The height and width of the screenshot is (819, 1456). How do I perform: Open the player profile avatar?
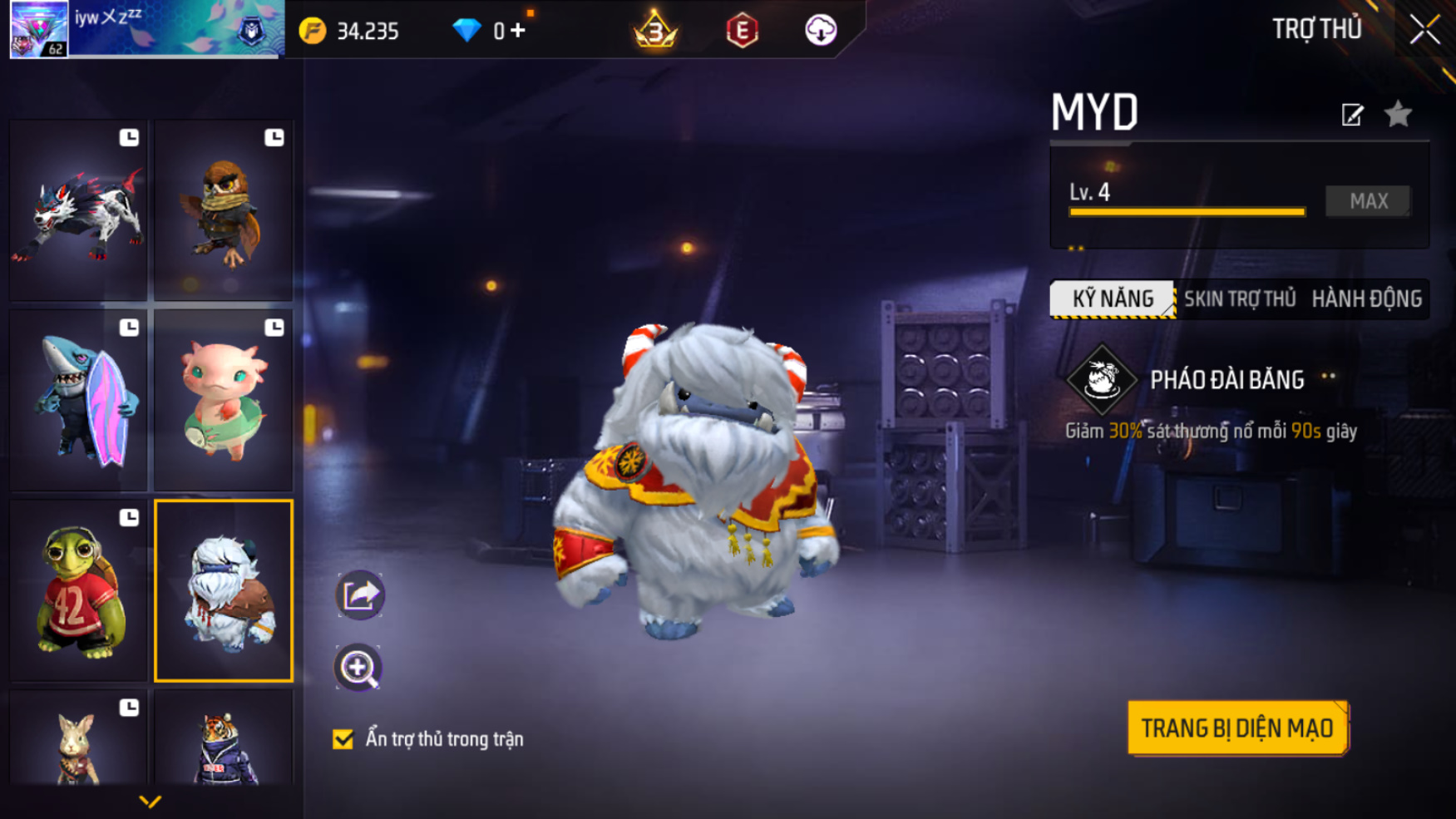tap(39, 29)
